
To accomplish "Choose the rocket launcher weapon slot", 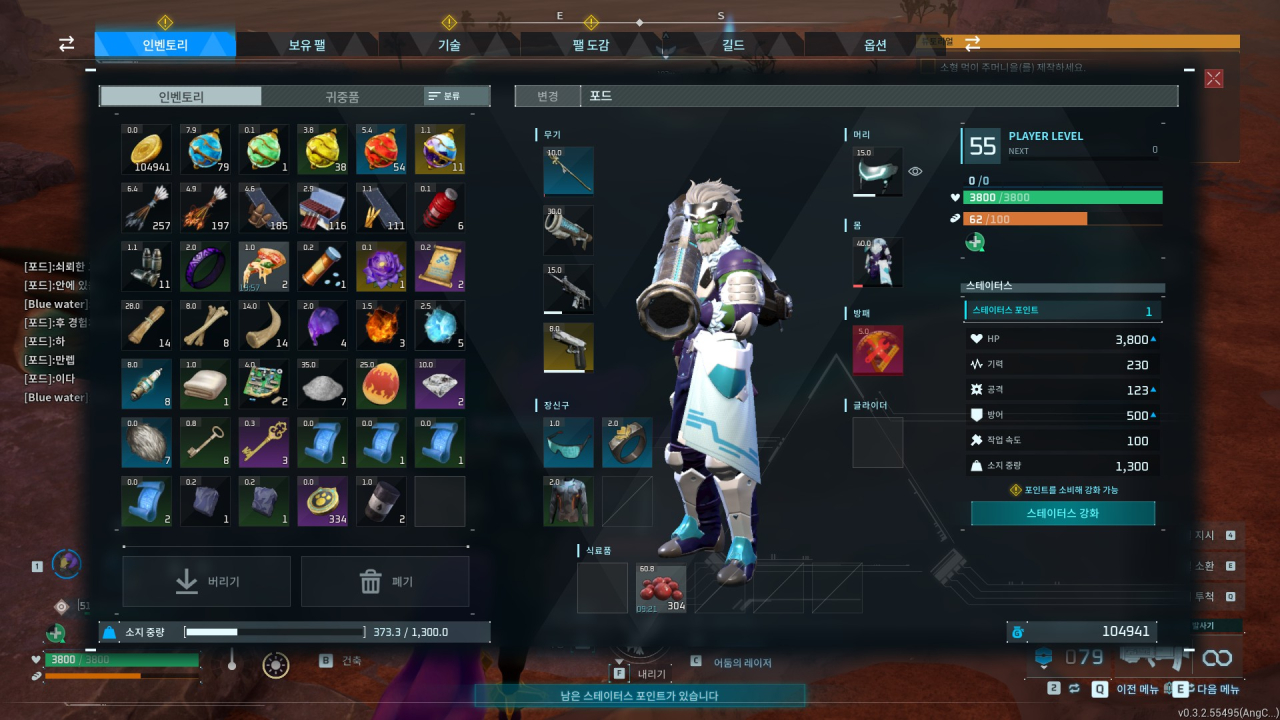I will click(568, 231).
